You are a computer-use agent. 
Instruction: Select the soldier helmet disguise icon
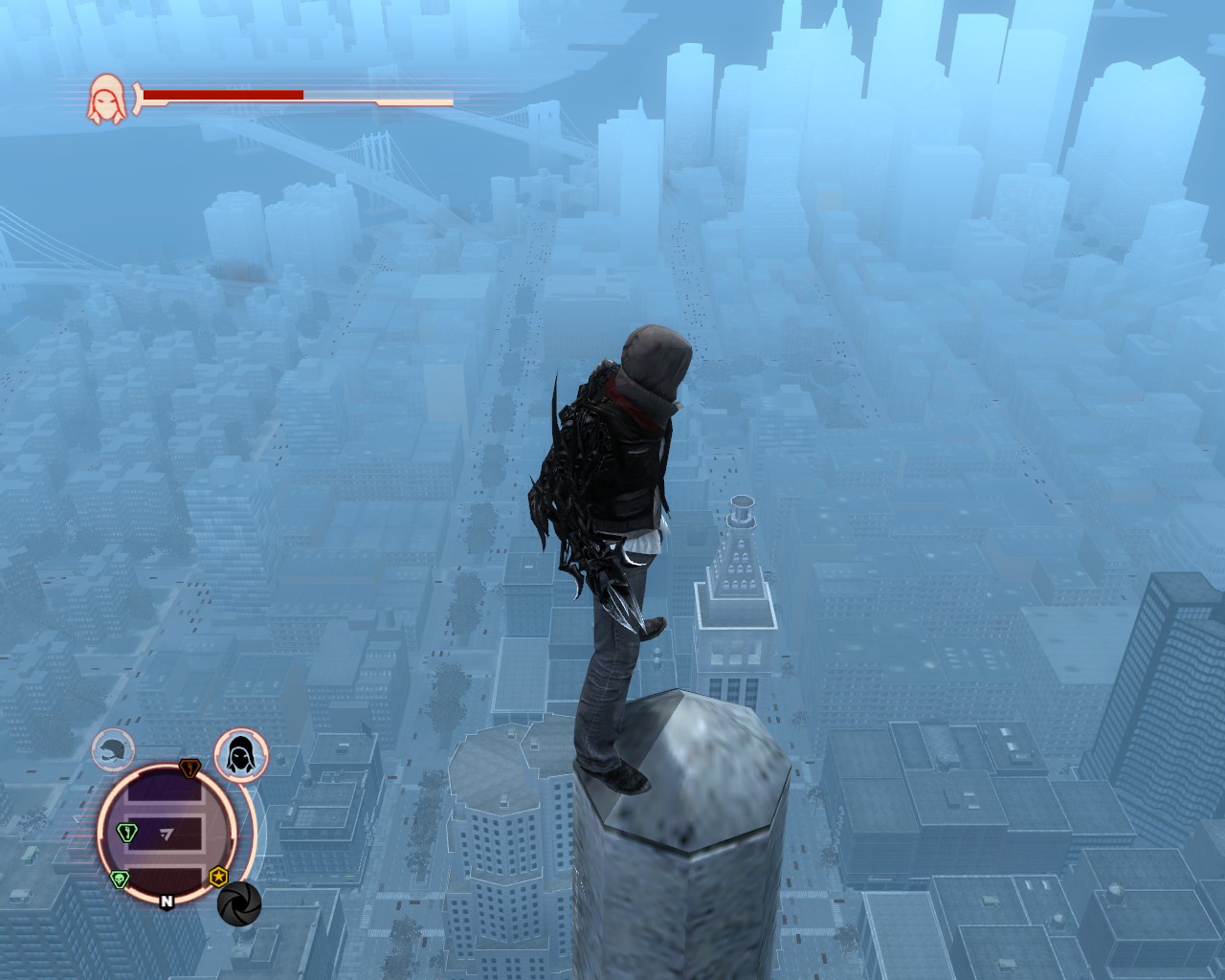(x=113, y=750)
